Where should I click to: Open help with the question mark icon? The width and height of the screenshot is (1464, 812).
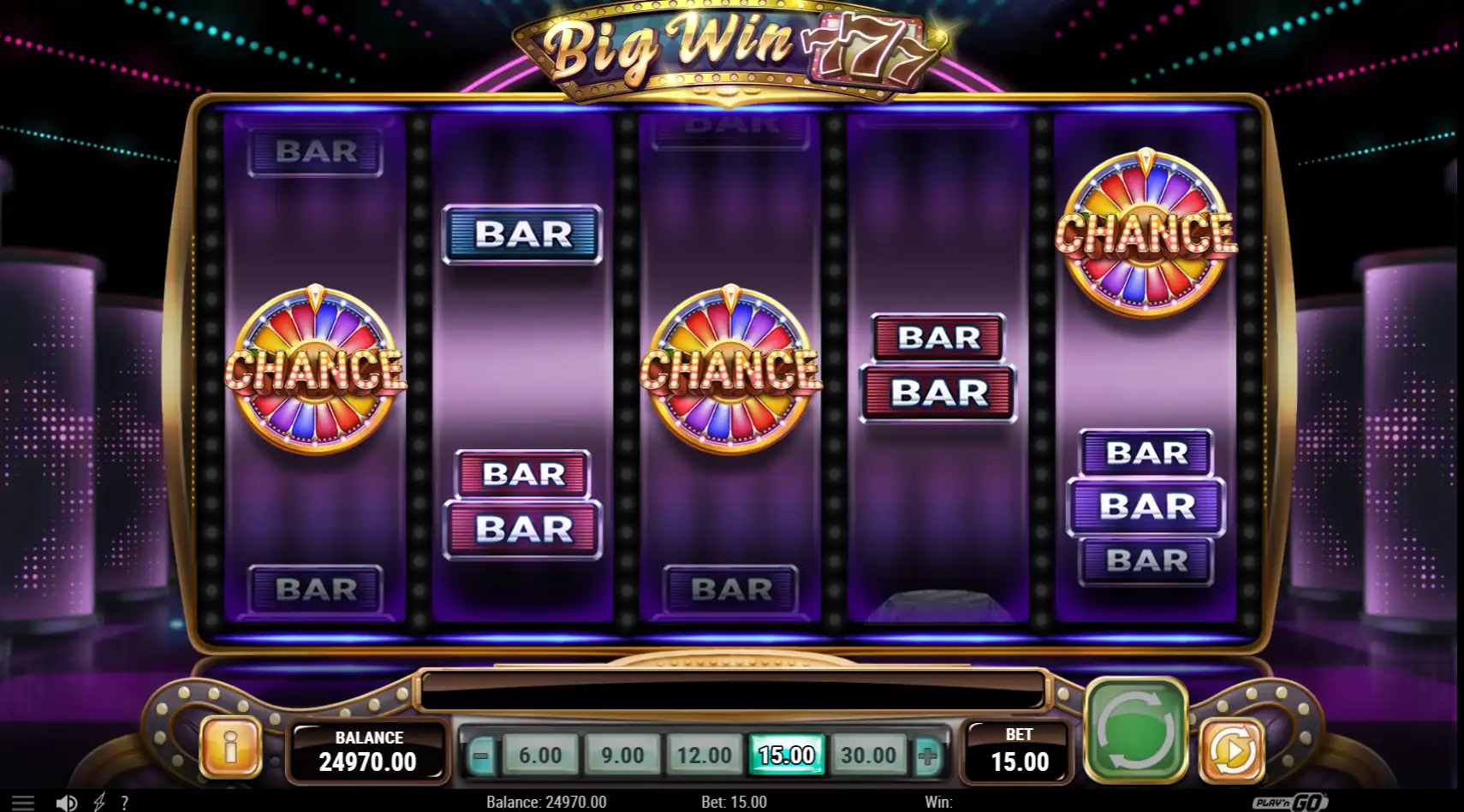pos(126,803)
